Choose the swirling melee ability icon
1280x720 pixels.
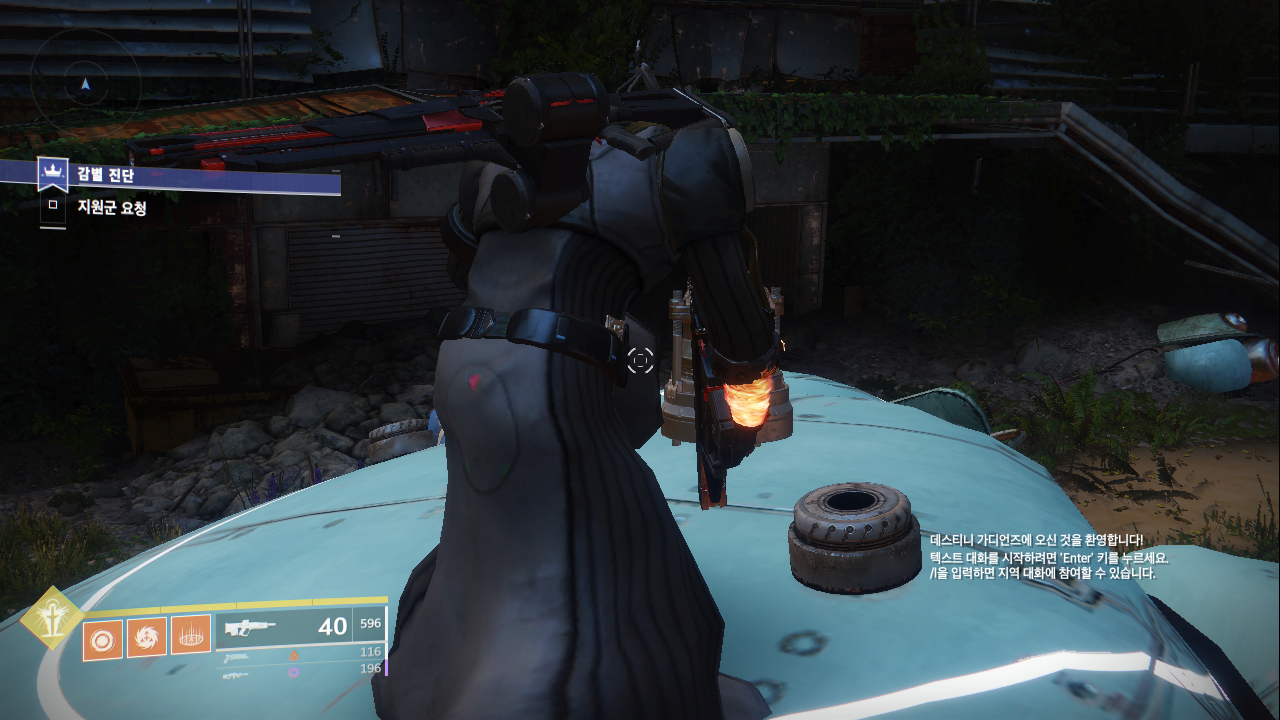pos(146,637)
